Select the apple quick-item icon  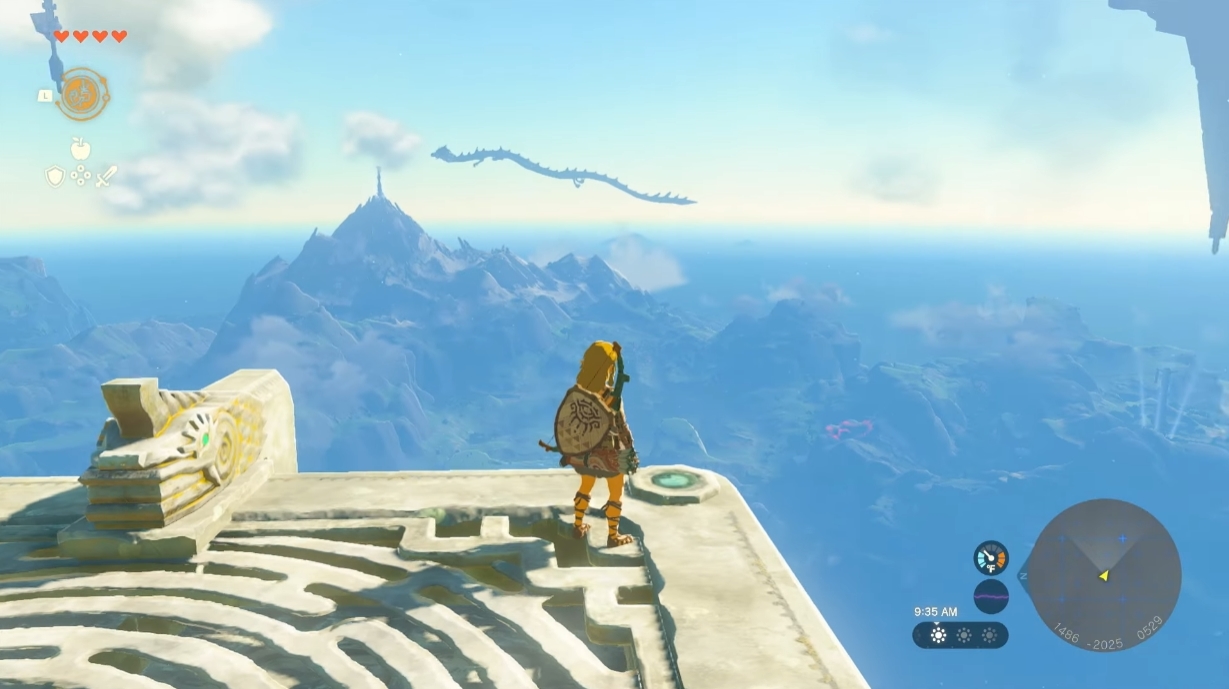point(81,149)
